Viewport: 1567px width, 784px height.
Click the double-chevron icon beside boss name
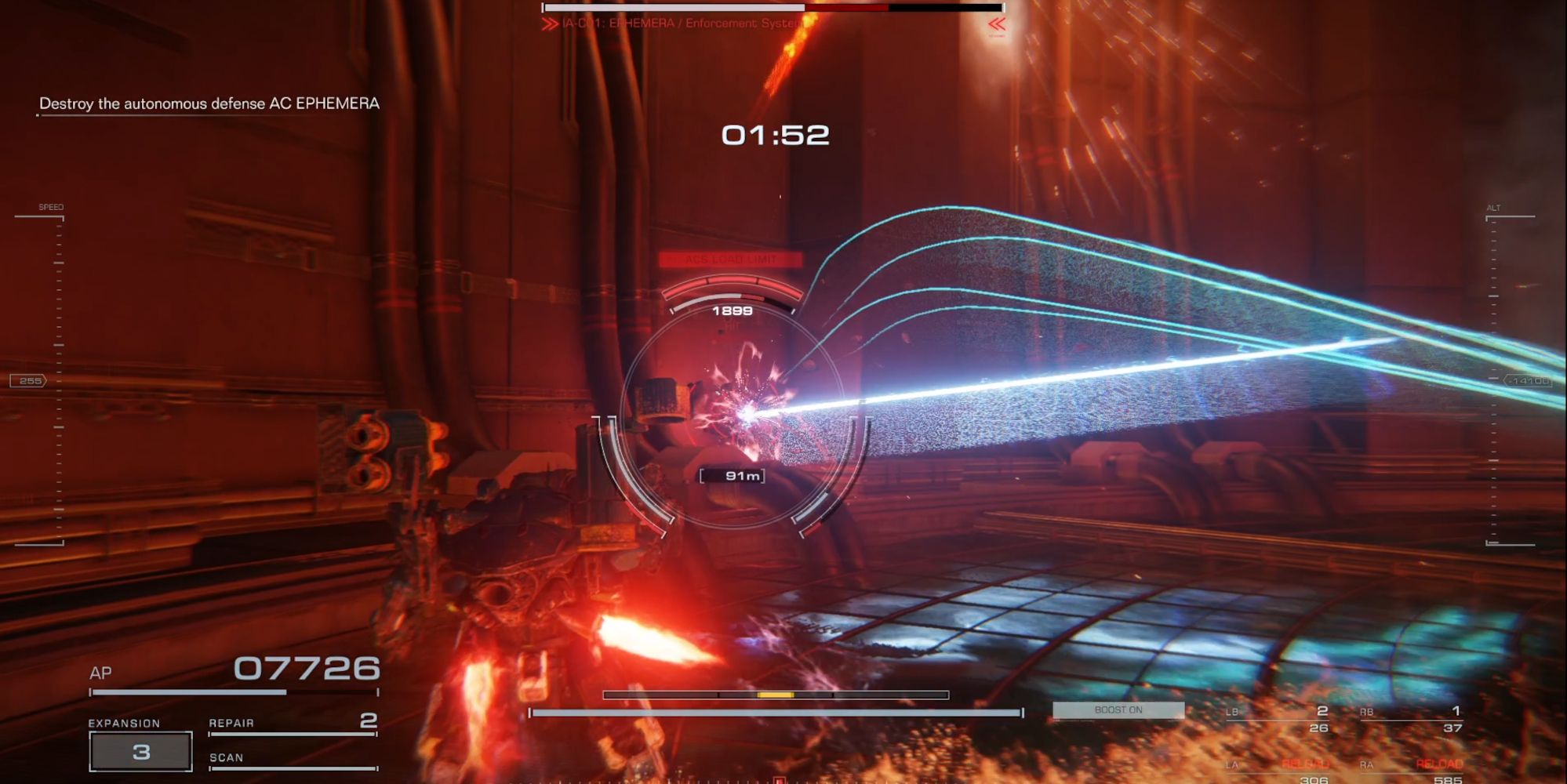(x=549, y=24)
